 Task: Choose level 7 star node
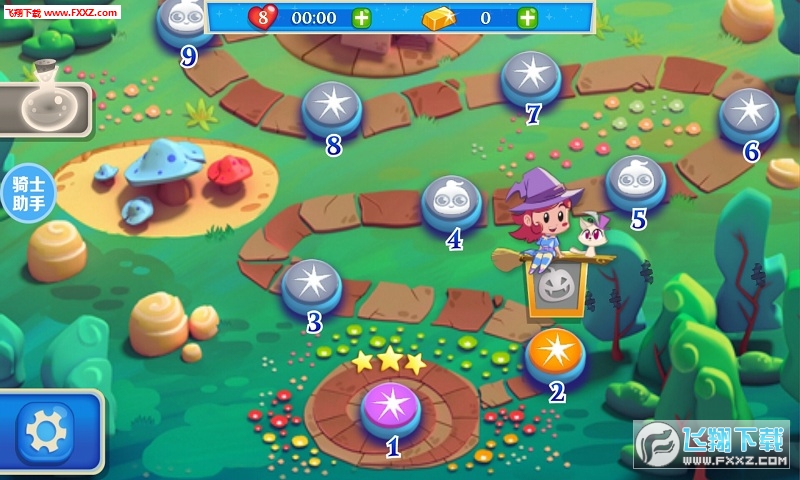coord(531,77)
